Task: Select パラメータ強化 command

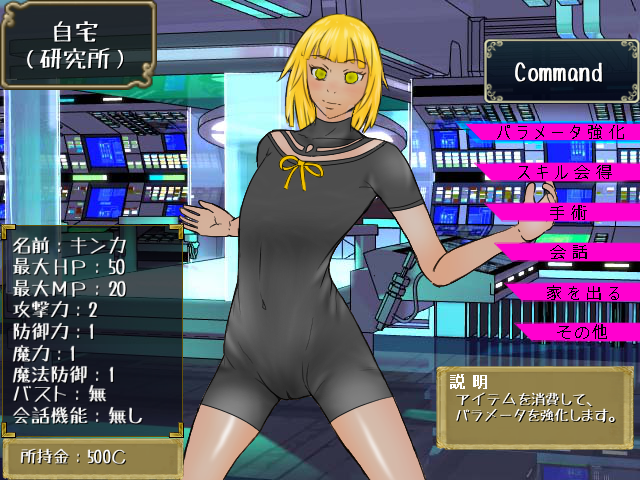Action: click(561, 132)
